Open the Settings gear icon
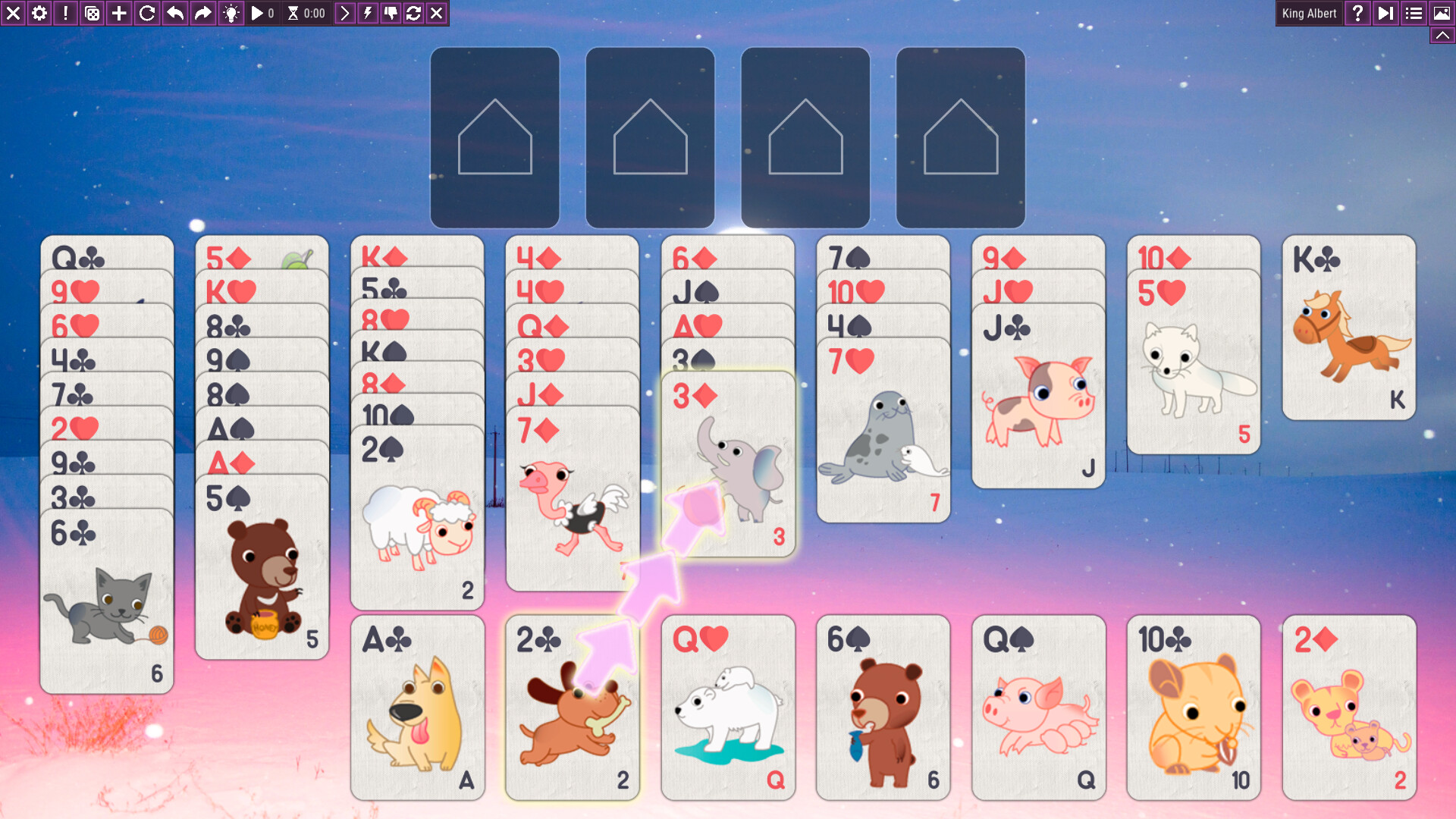Viewport: 1456px width, 819px height. (x=39, y=13)
